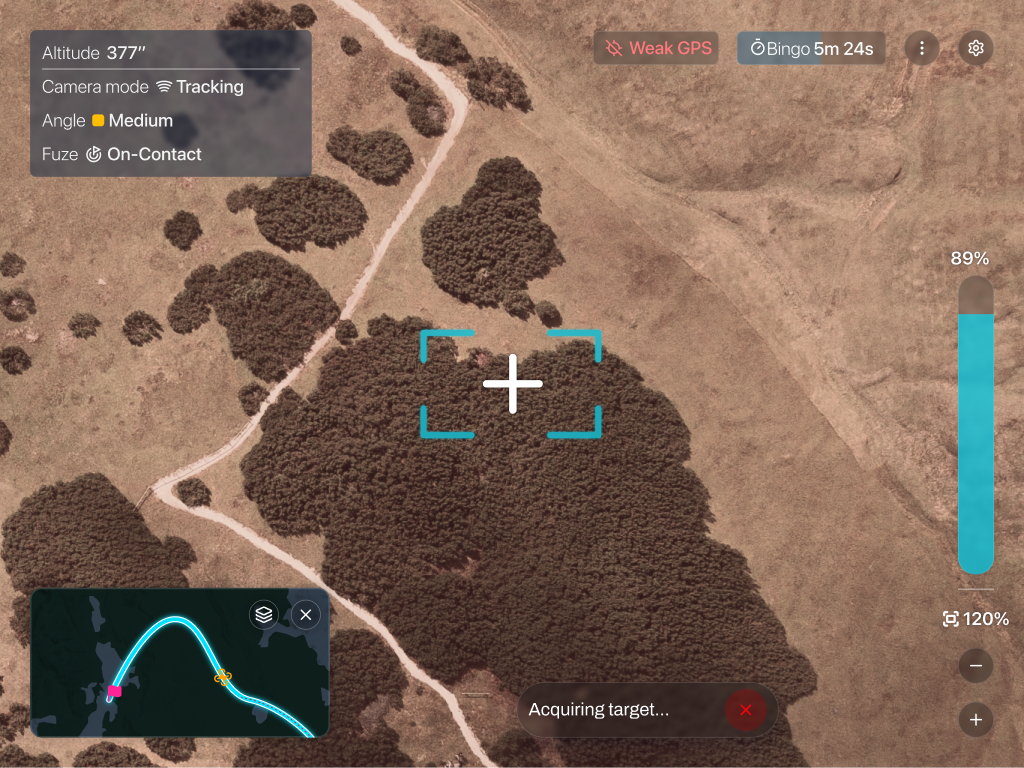Open the three-dot more options menu
Viewport: 1024px width, 768px height.
pos(922,48)
